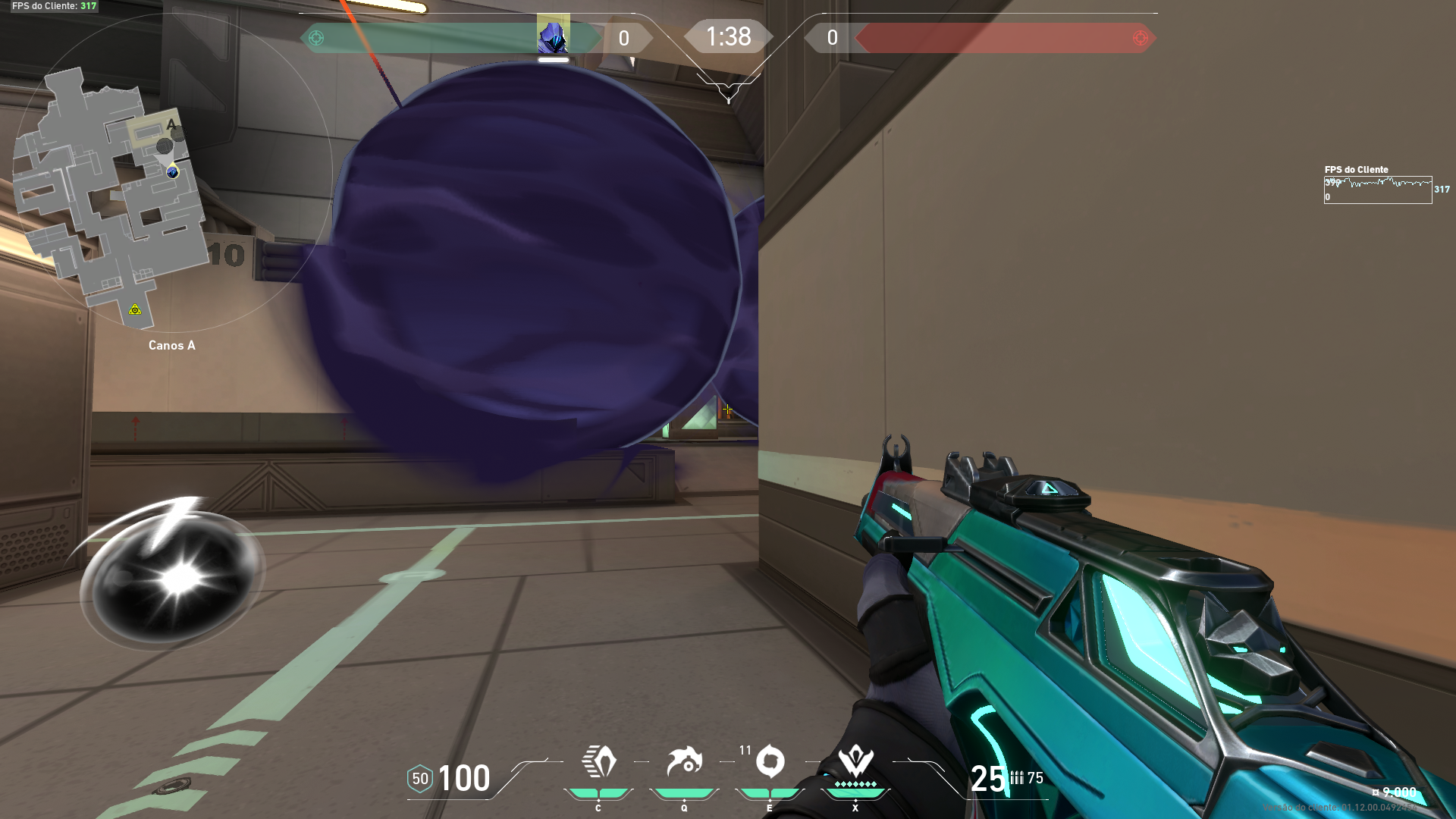Click the hexagonal shield icon showing 50 armor

coord(419,777)
